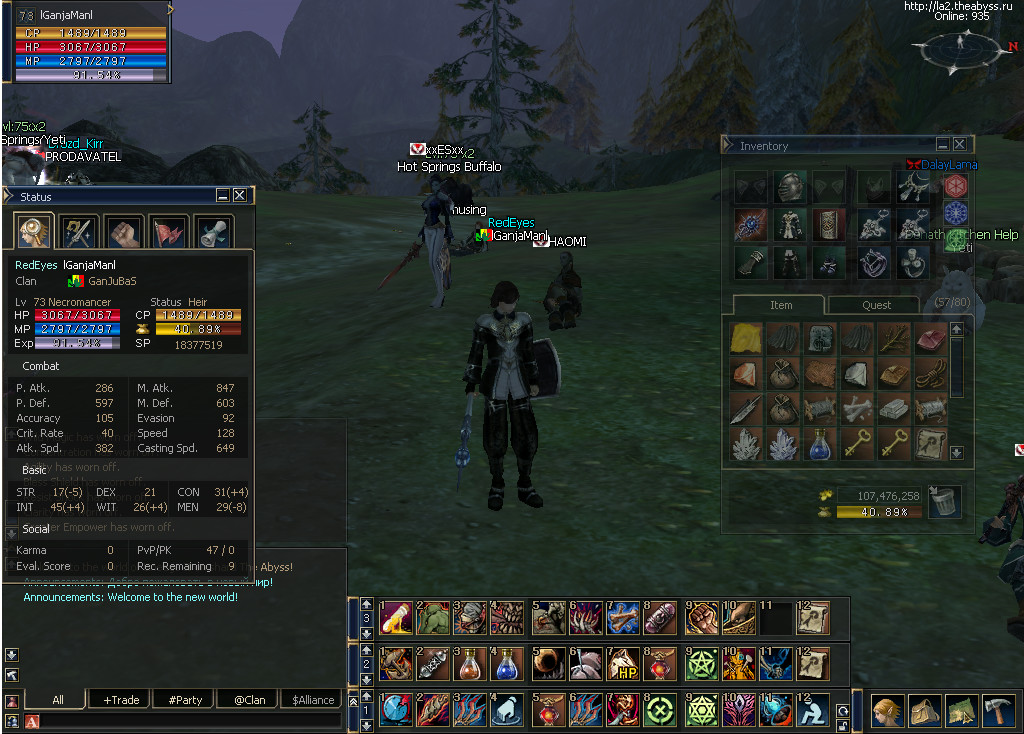
Task: Open the character menu with elf portrait
Action: click(x=887, y=710)
